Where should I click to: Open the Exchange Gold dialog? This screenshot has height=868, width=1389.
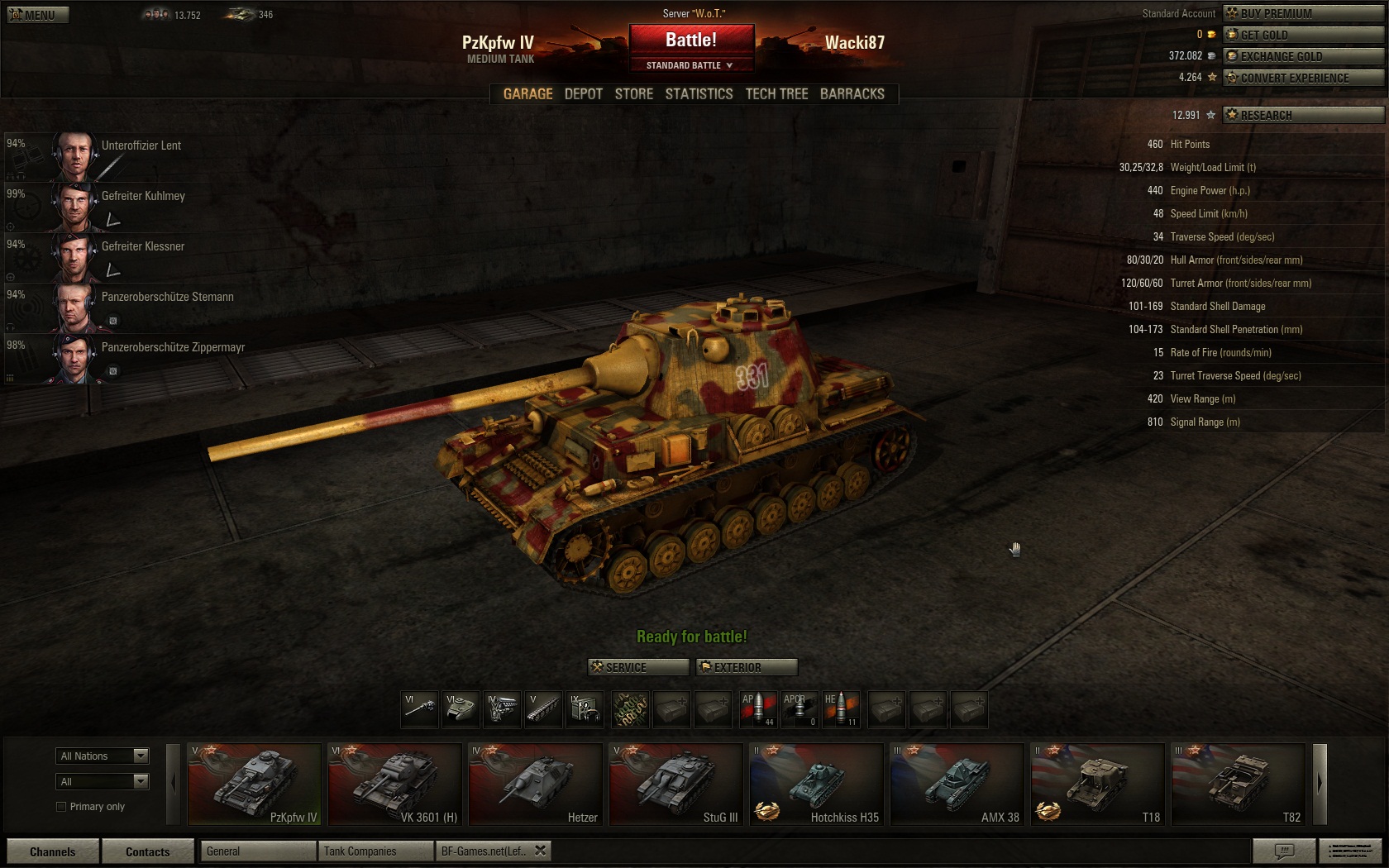[1302, 56]
